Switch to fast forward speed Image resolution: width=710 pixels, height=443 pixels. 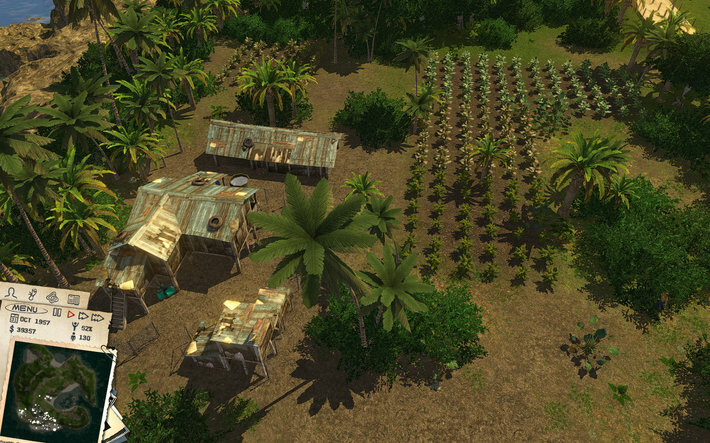pos(83,316)
